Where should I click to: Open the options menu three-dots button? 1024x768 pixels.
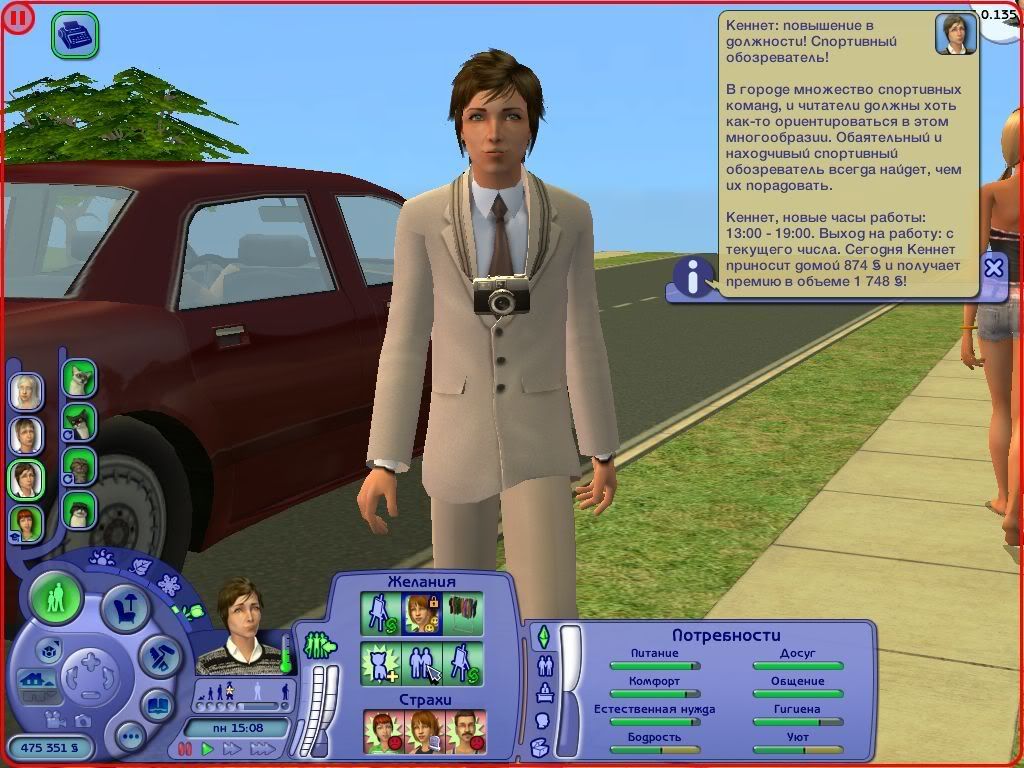[130, 738]
